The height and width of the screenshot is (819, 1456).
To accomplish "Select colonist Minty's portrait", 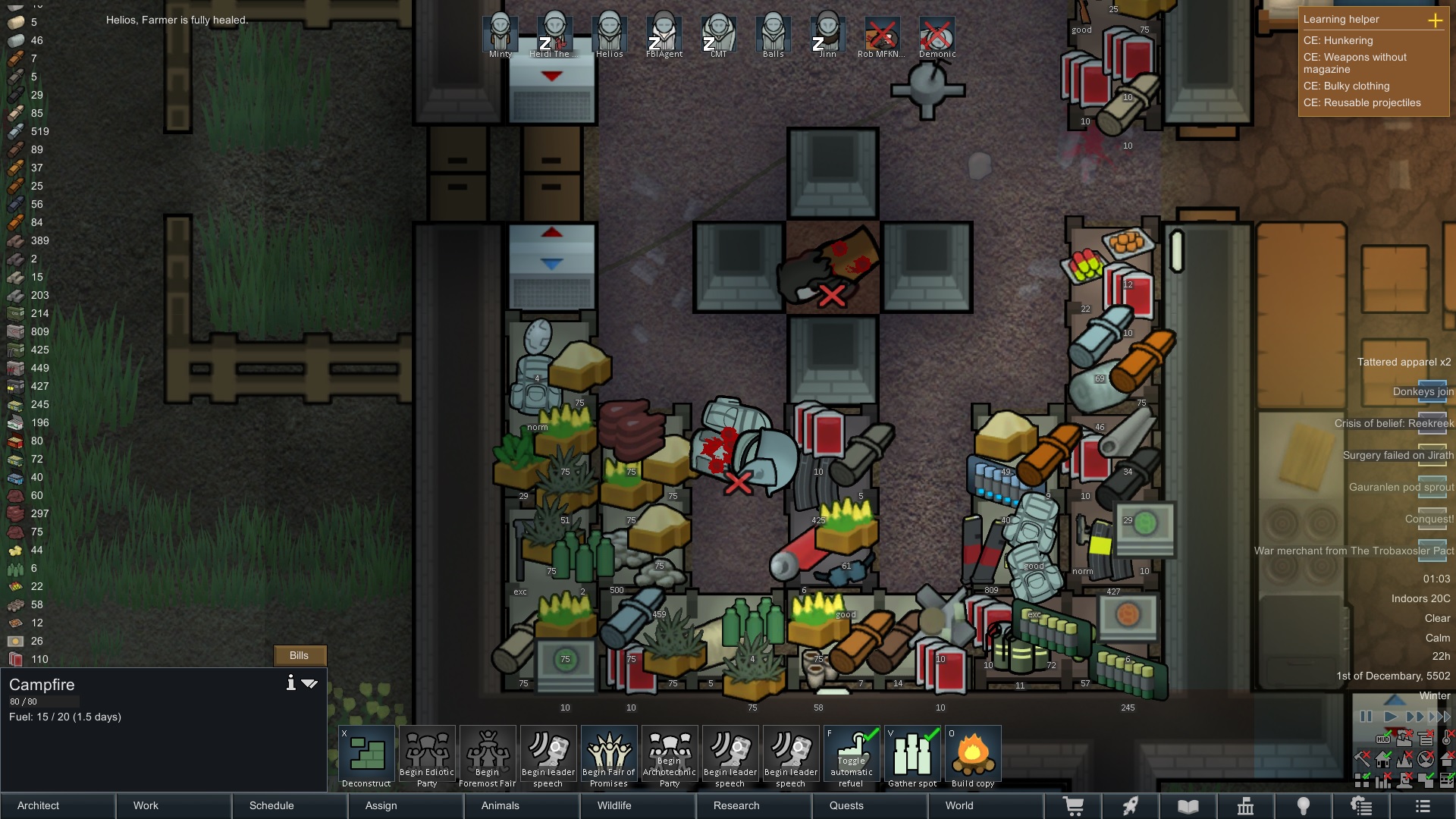I will coord(500,34).
